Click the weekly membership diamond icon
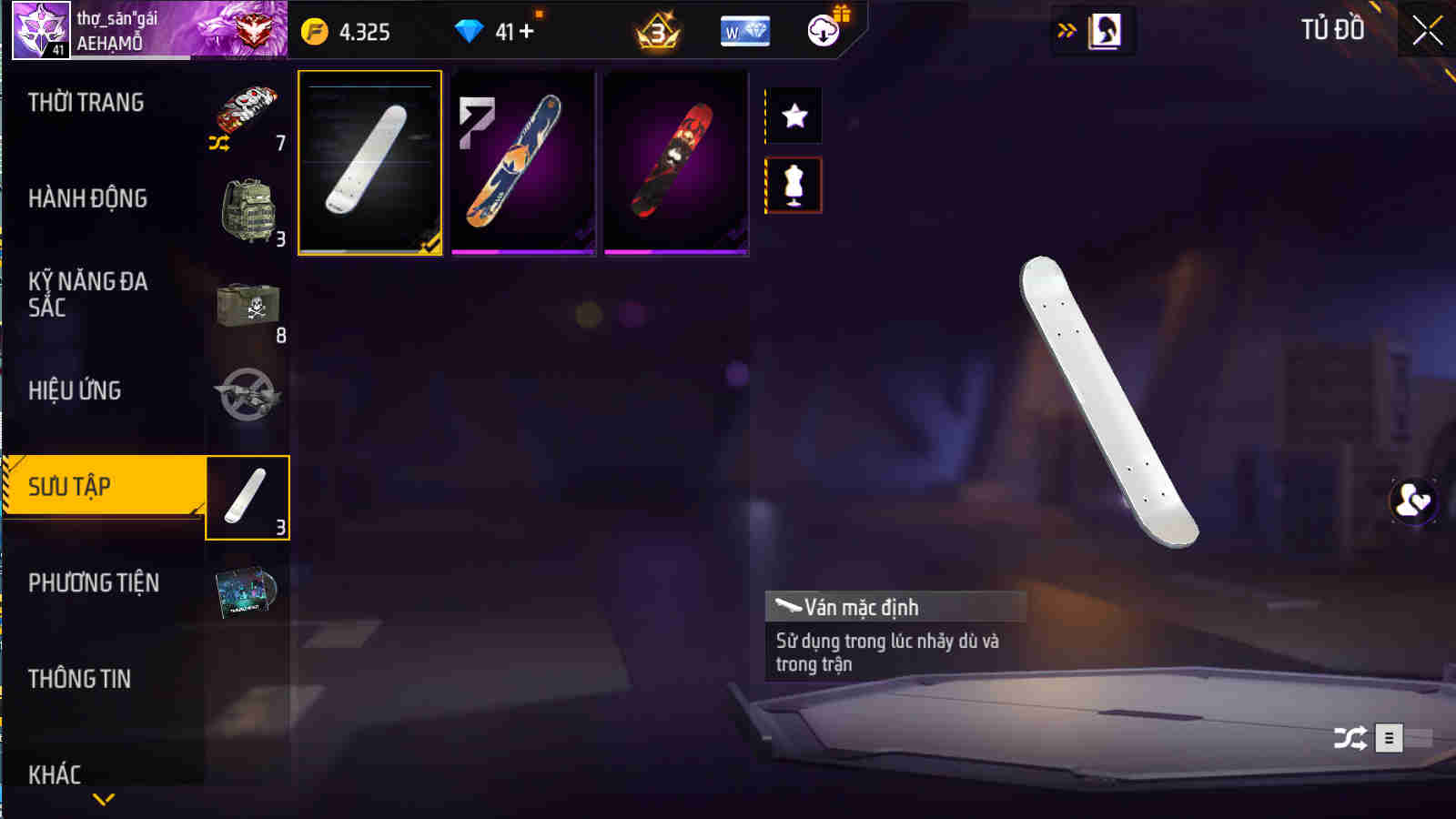 click(x=744, y=31)
